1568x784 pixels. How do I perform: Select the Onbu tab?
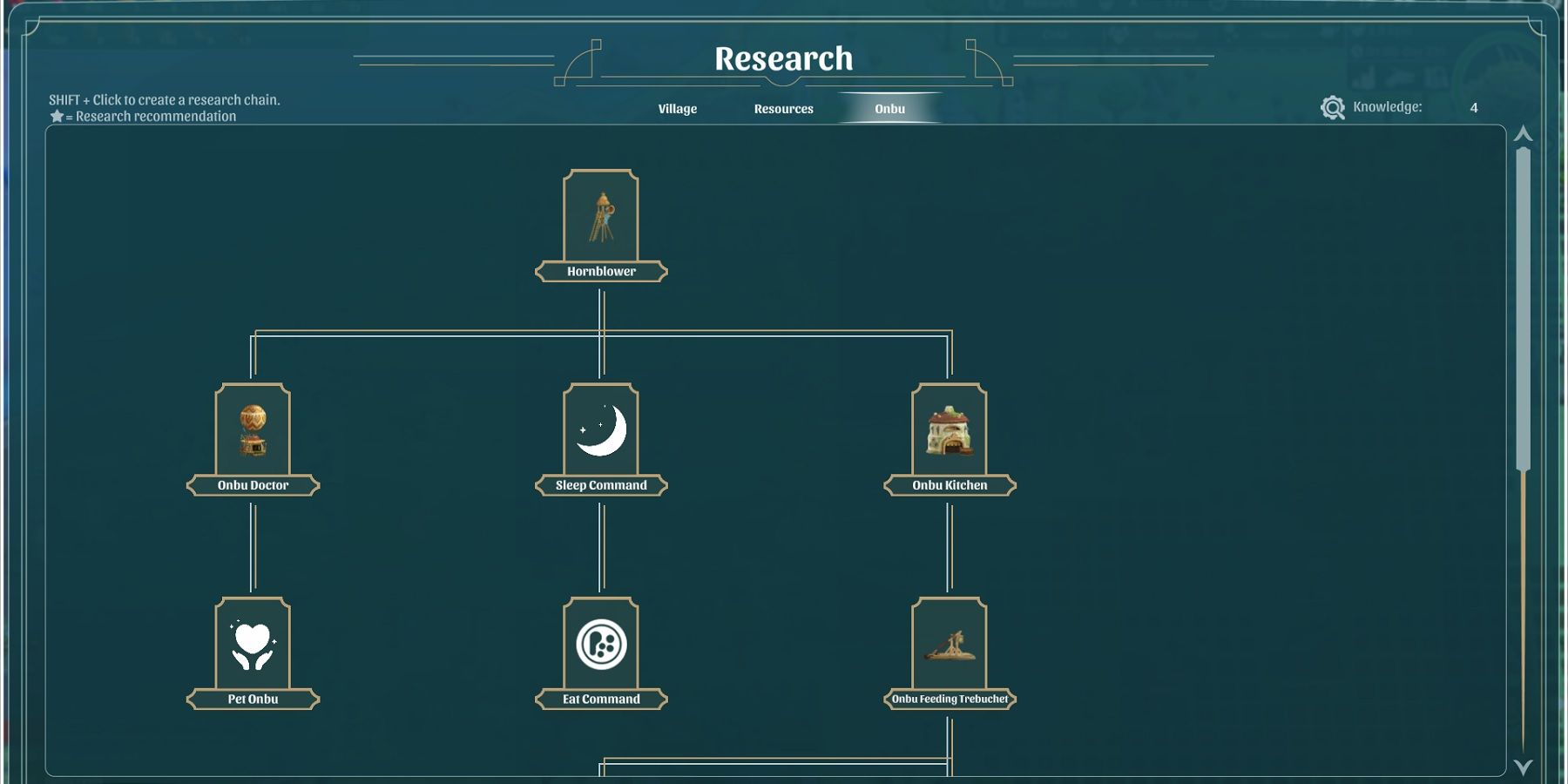(x=889, y=108)
